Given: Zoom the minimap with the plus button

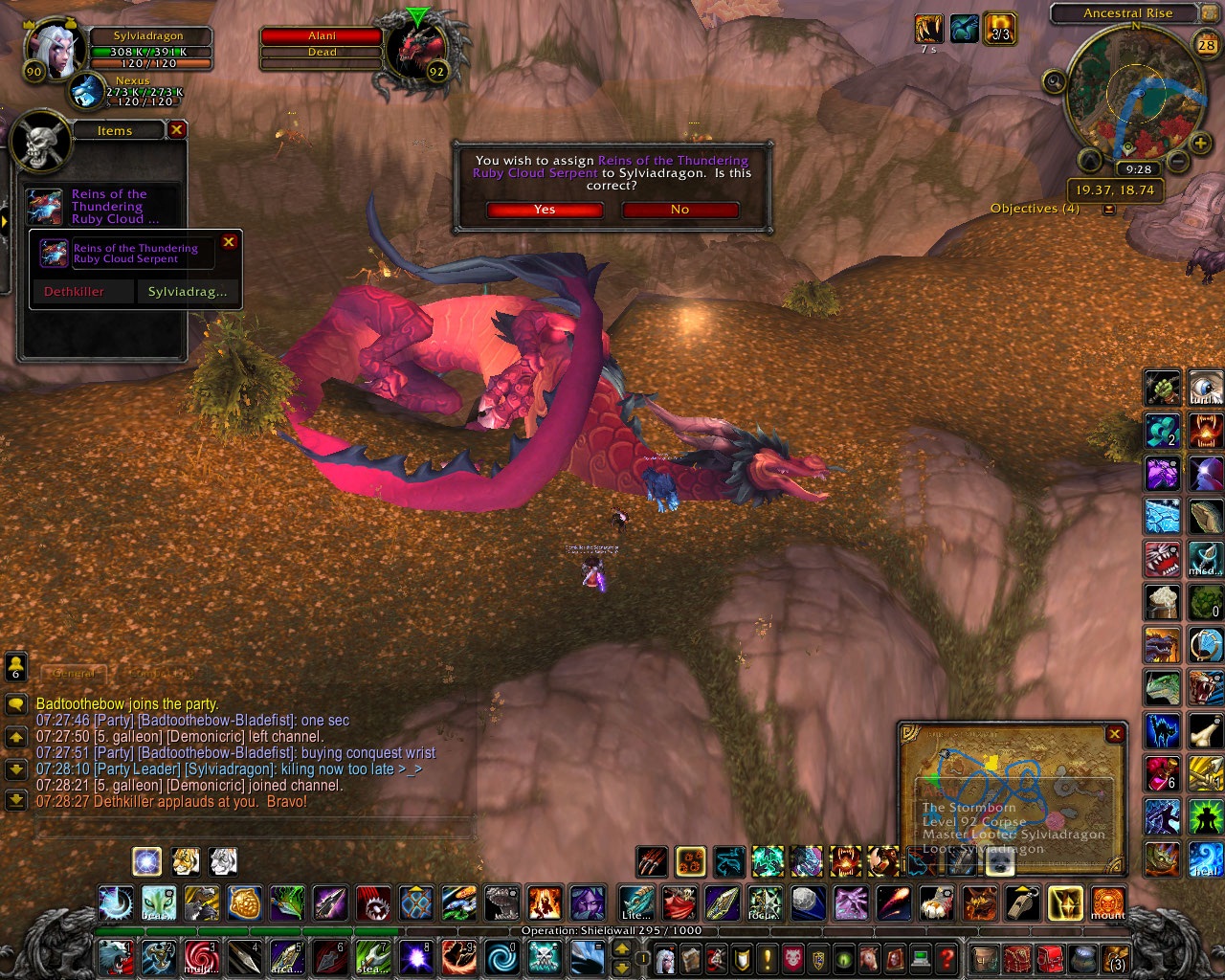Looking at the screenshot, I should click(x=1199, y=145).
